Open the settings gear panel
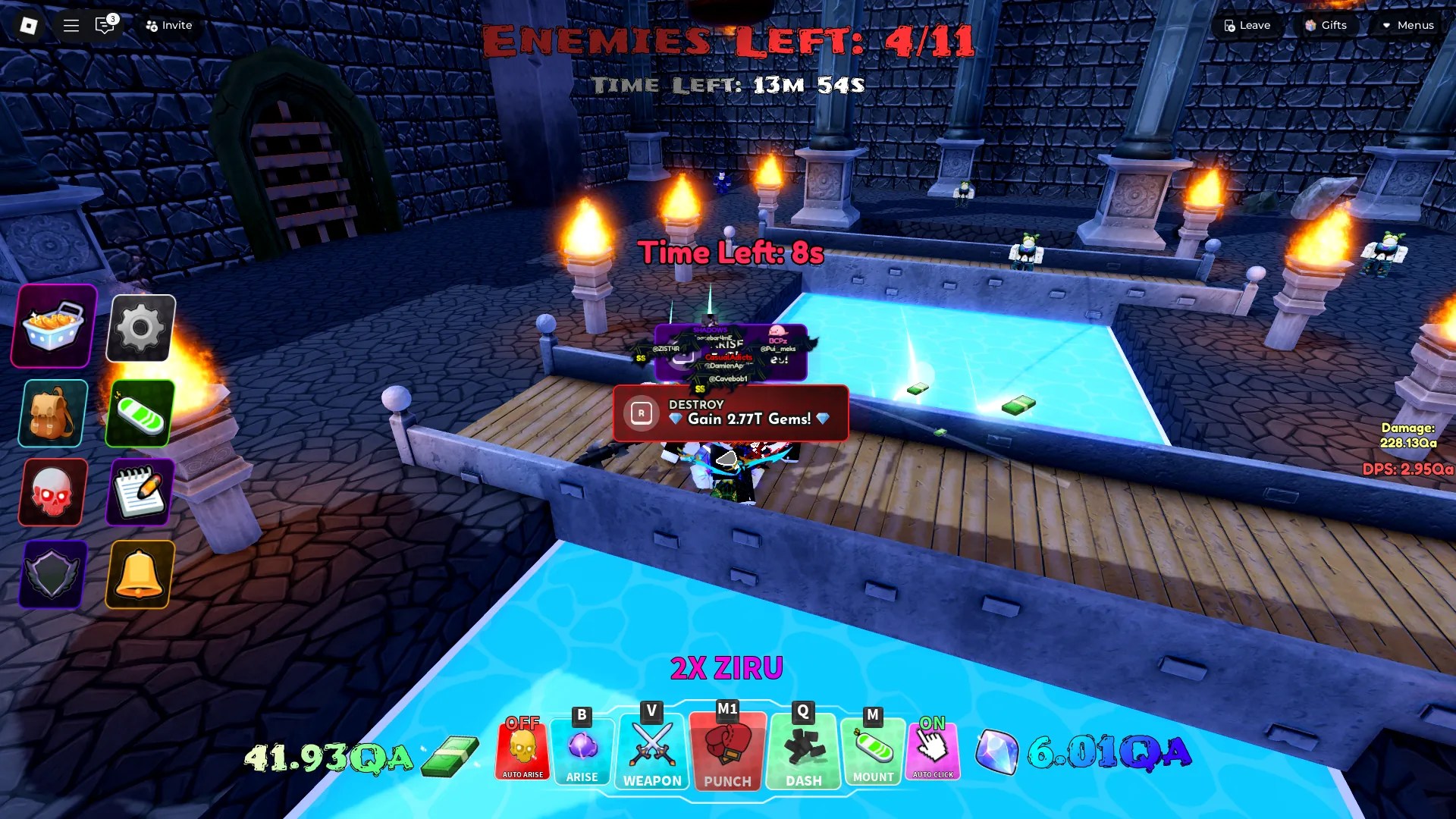 (x=140, y=328)
